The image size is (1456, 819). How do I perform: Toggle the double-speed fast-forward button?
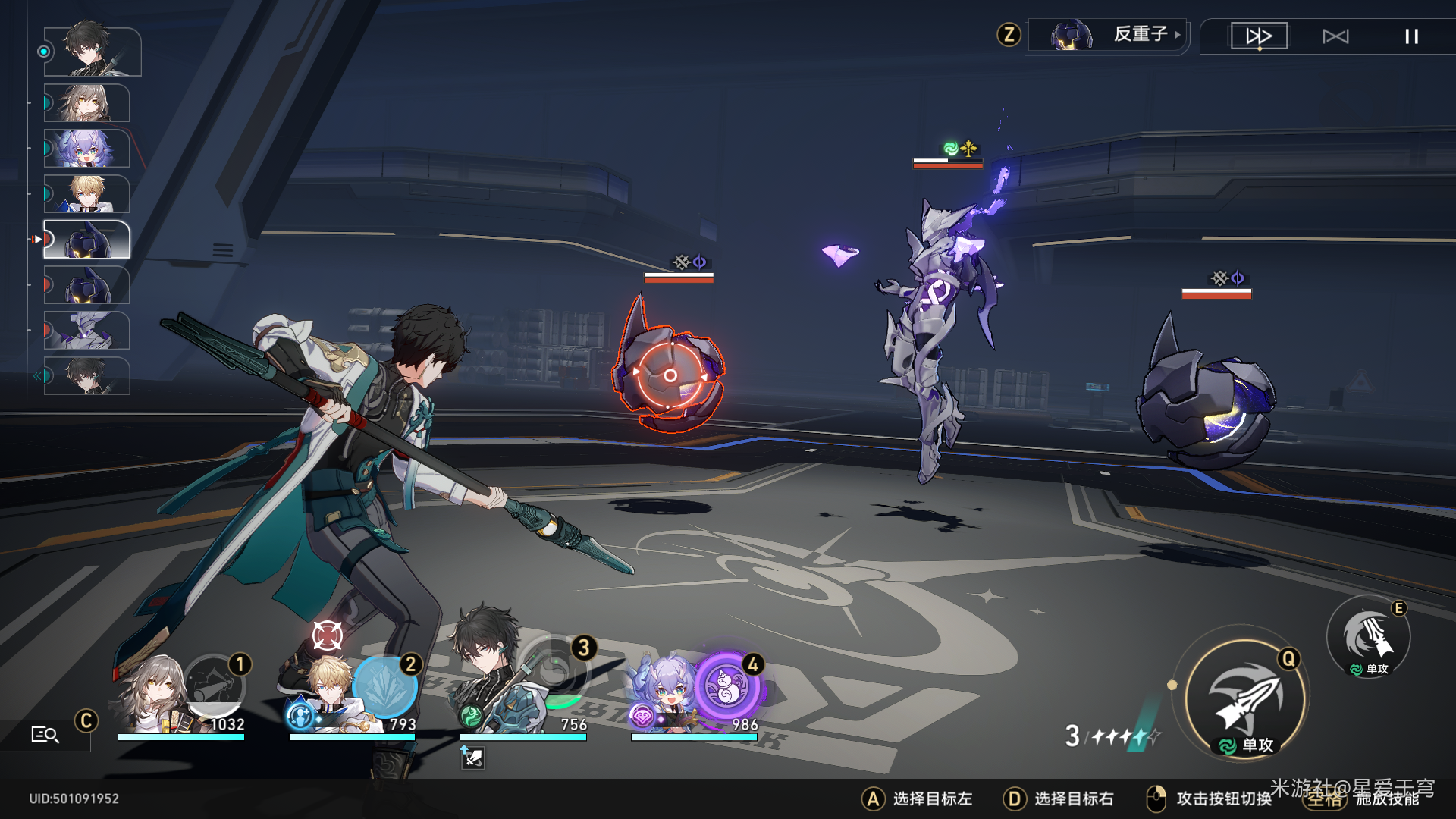tap(1259, 36)
